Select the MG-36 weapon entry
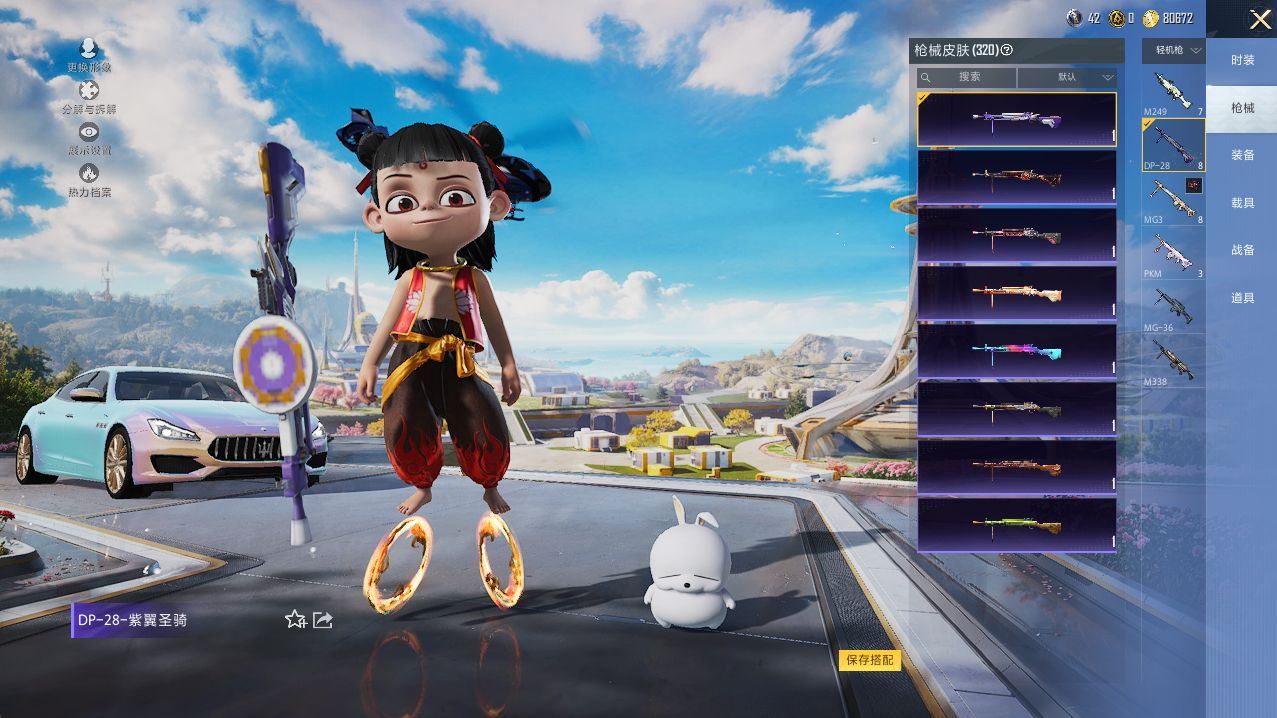 (x=1173, y=308)
